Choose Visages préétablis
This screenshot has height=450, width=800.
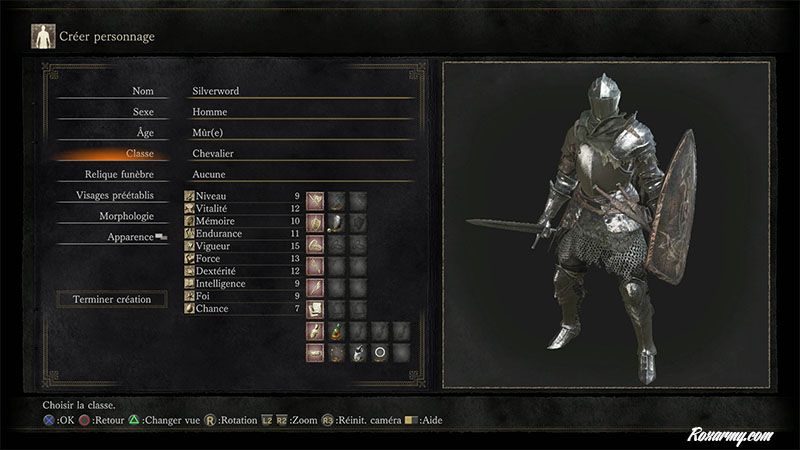114,195
